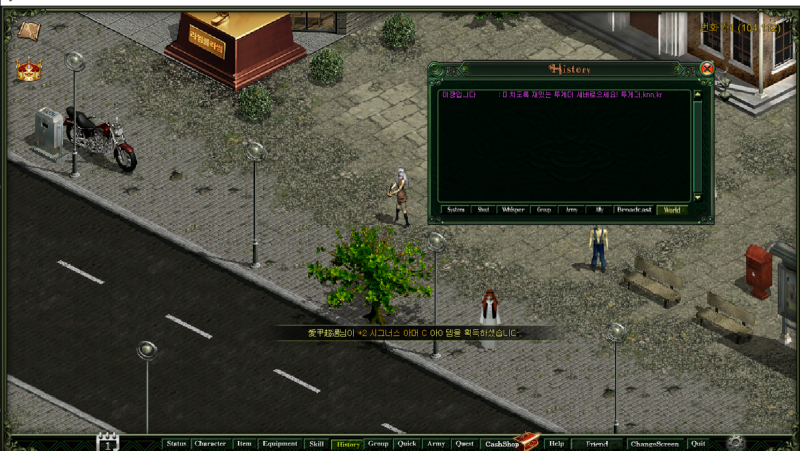Open the Status menu
Viewport: 800px width, 451px height.
tap(176, 443)
